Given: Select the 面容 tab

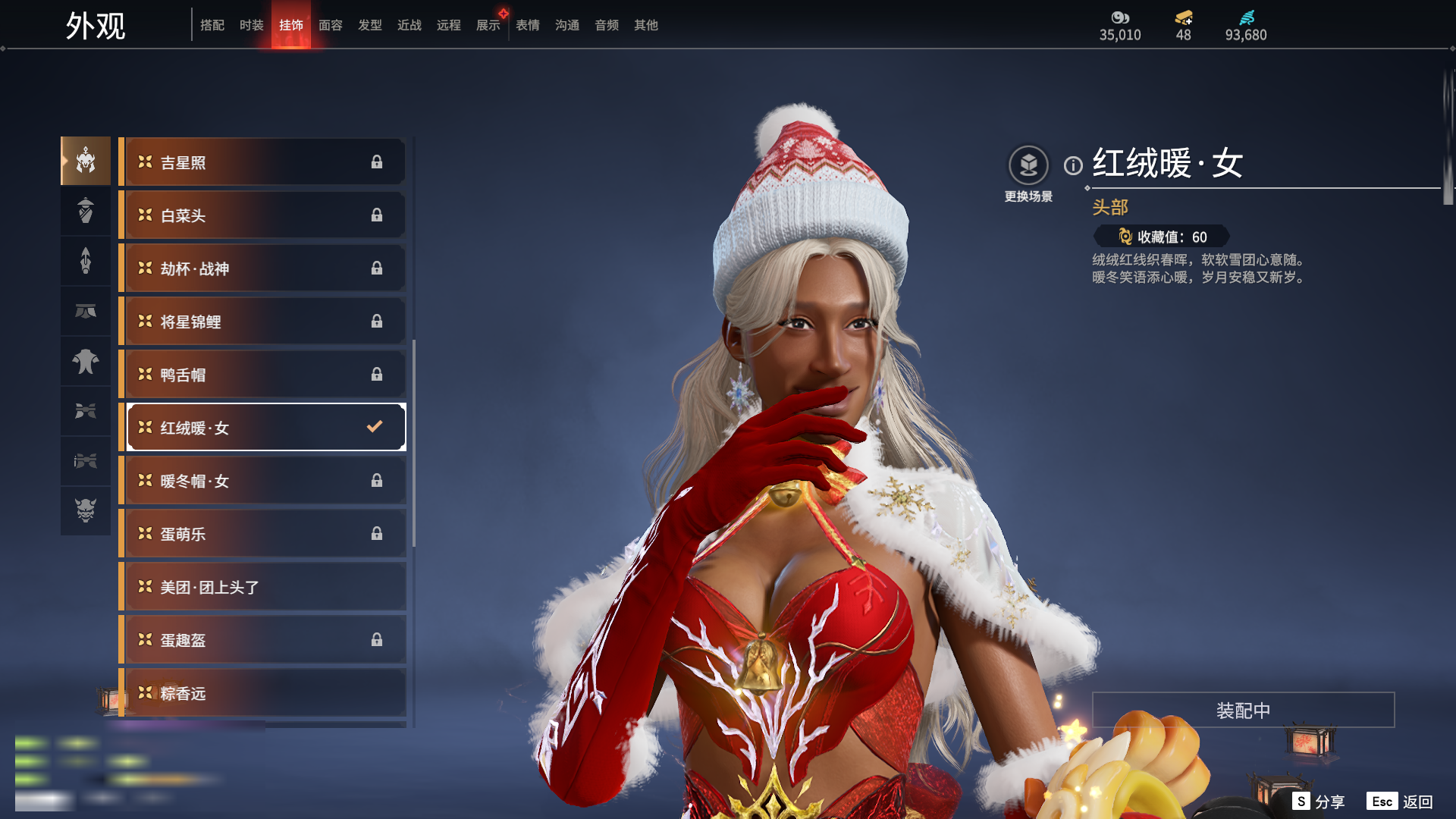Looking at the screenshot, I should pyautogui.click(x=330, y=25).
